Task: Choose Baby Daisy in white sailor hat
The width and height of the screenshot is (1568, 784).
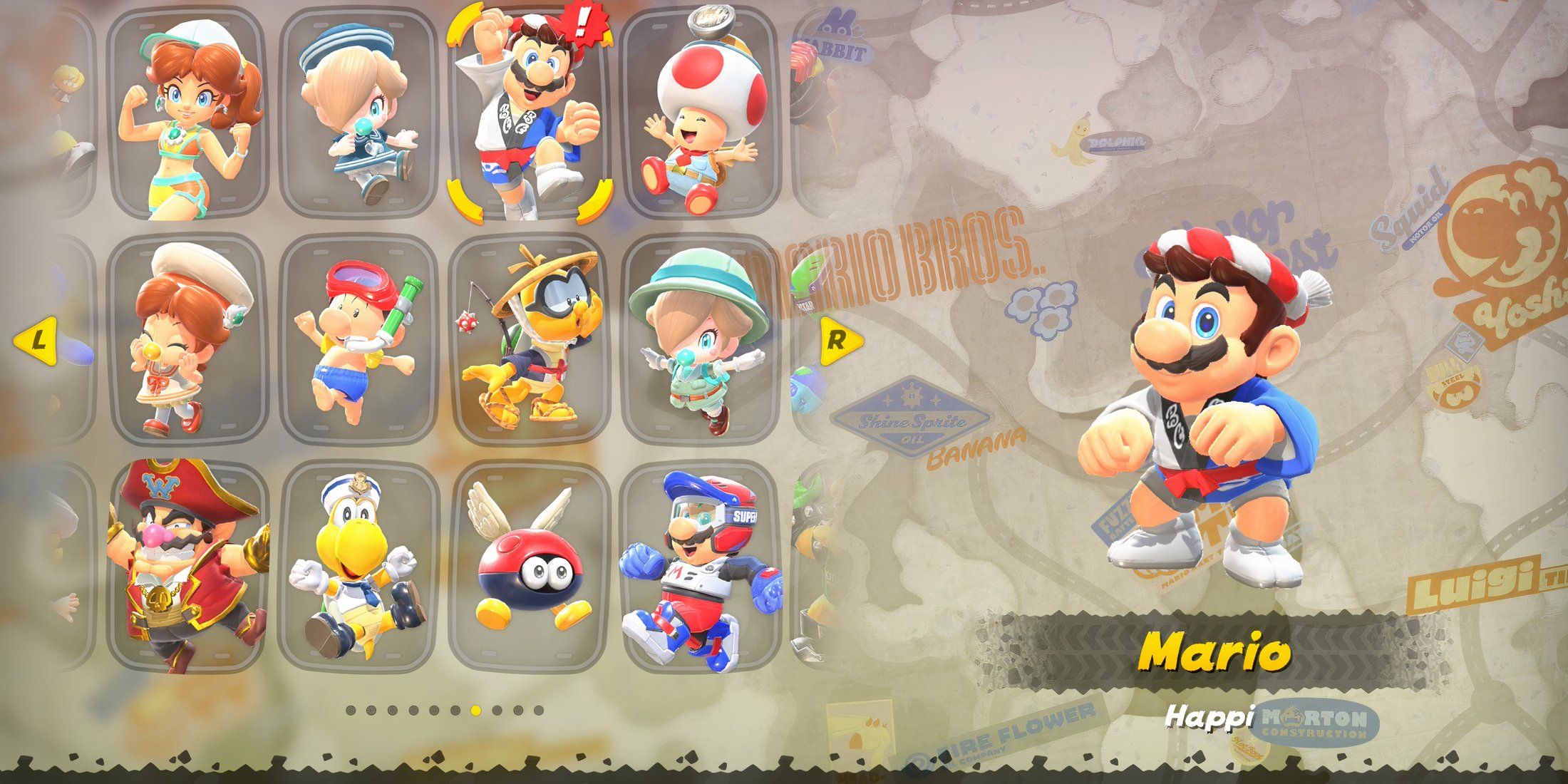Action: 187,341
